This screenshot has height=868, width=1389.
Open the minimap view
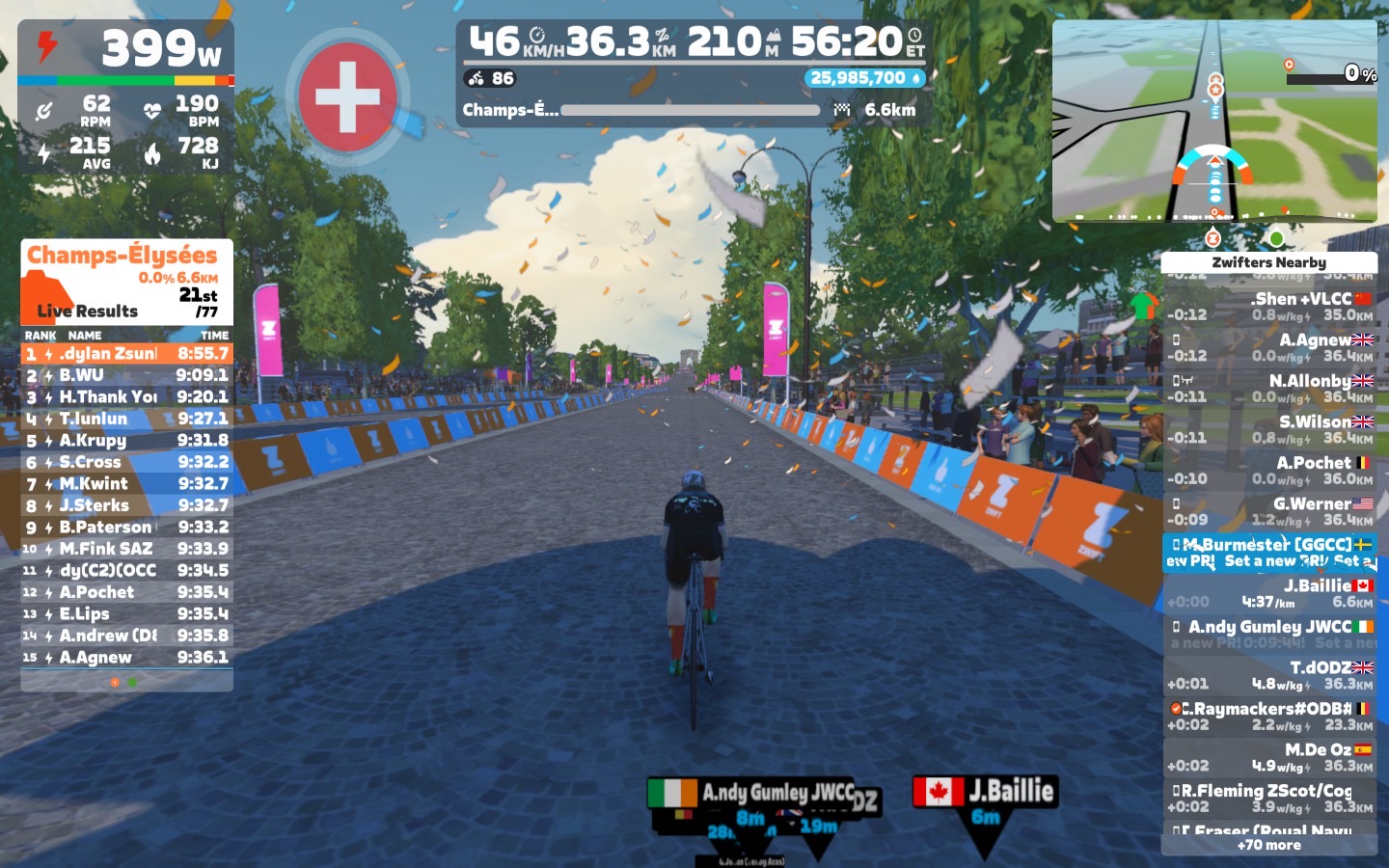(x=1214, y=122)
